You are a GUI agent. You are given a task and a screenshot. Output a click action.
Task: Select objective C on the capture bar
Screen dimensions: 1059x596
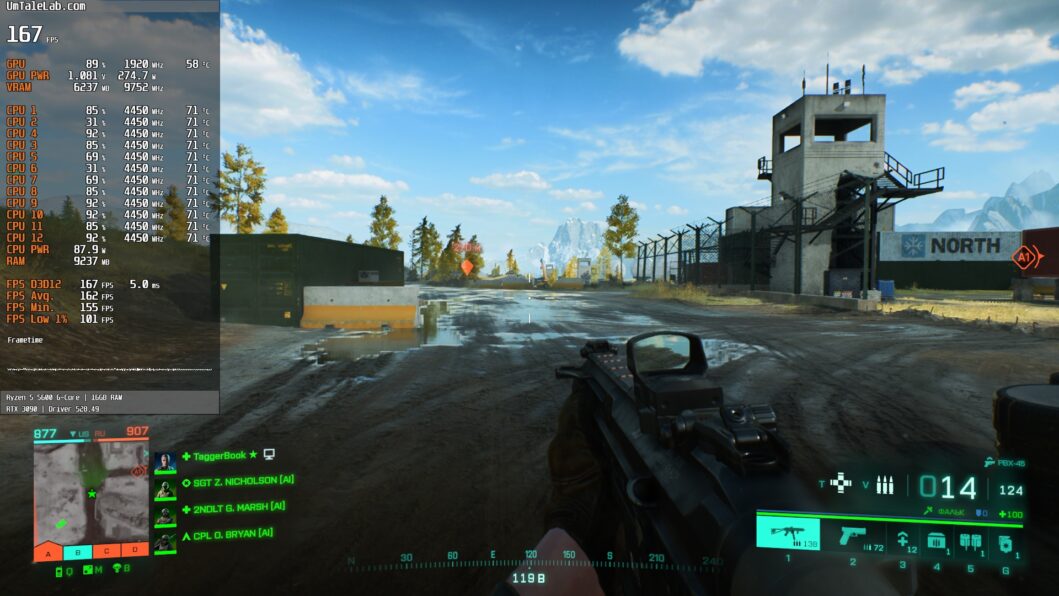coord(106,551)
